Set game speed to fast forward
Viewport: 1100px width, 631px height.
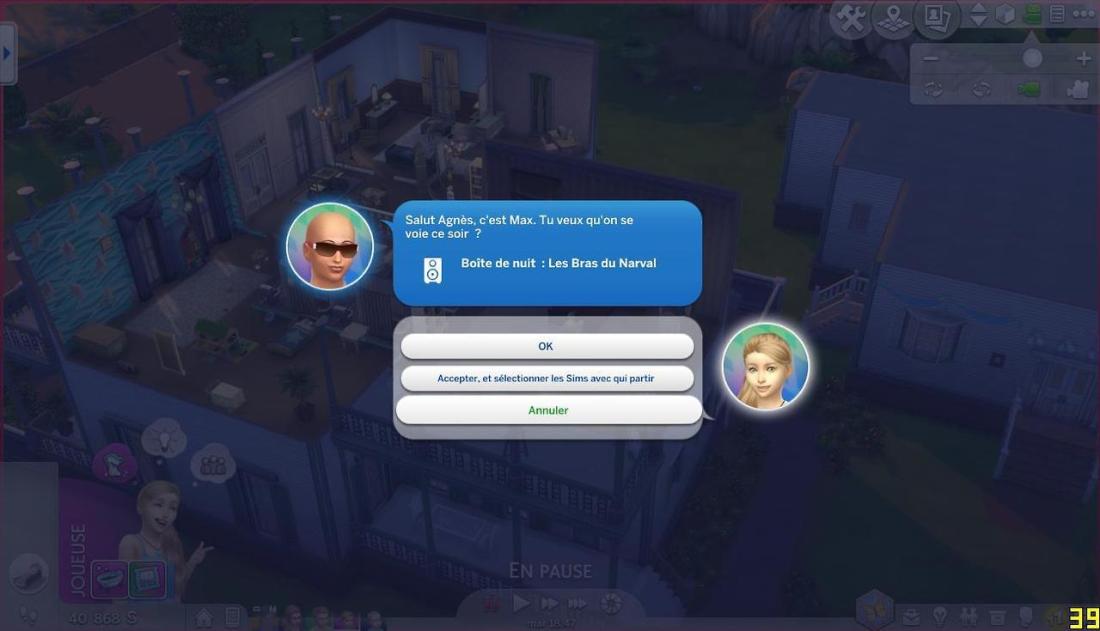tap(549, 603)
